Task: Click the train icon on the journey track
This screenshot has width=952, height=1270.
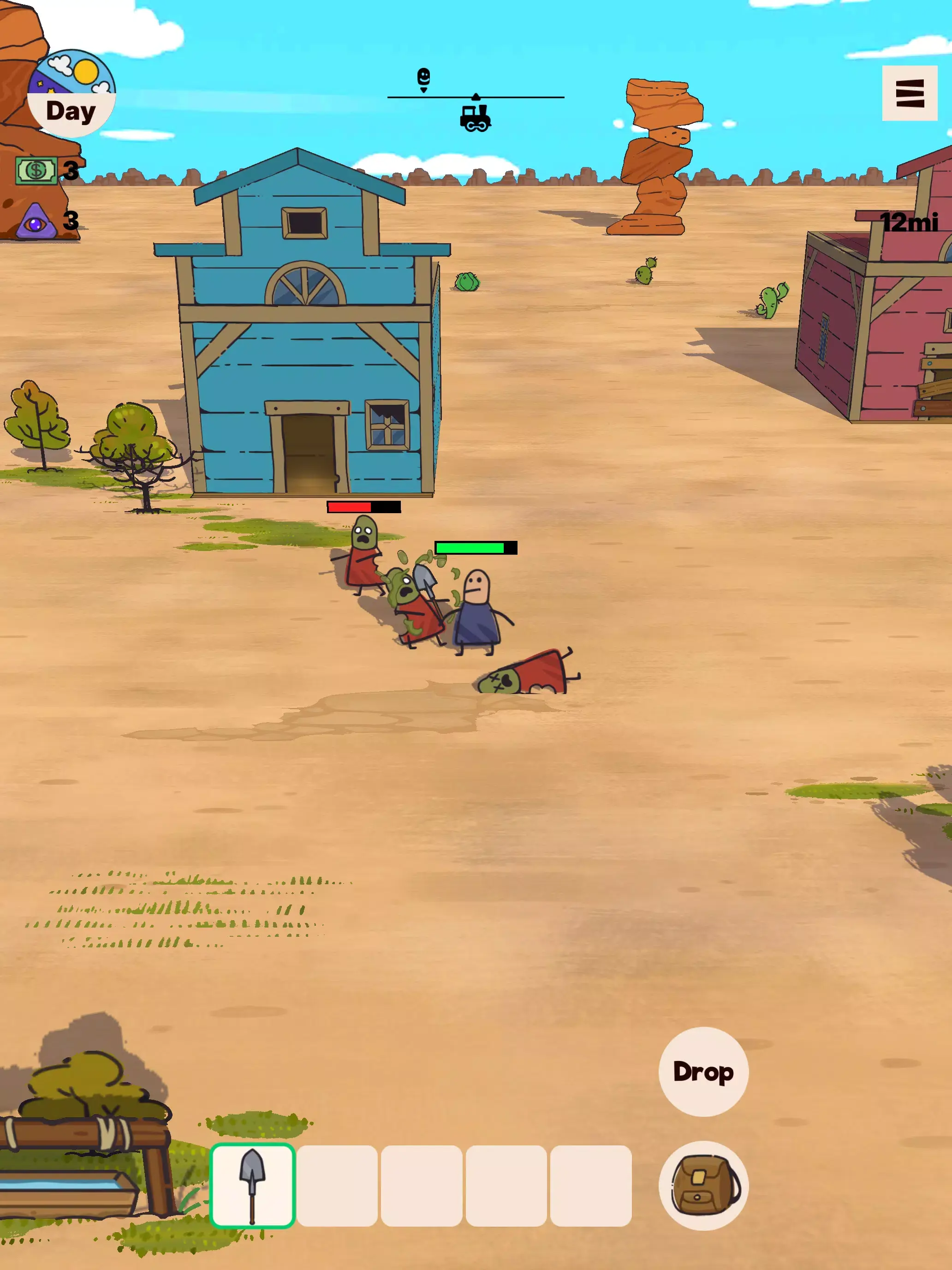Action: (475, 118)
